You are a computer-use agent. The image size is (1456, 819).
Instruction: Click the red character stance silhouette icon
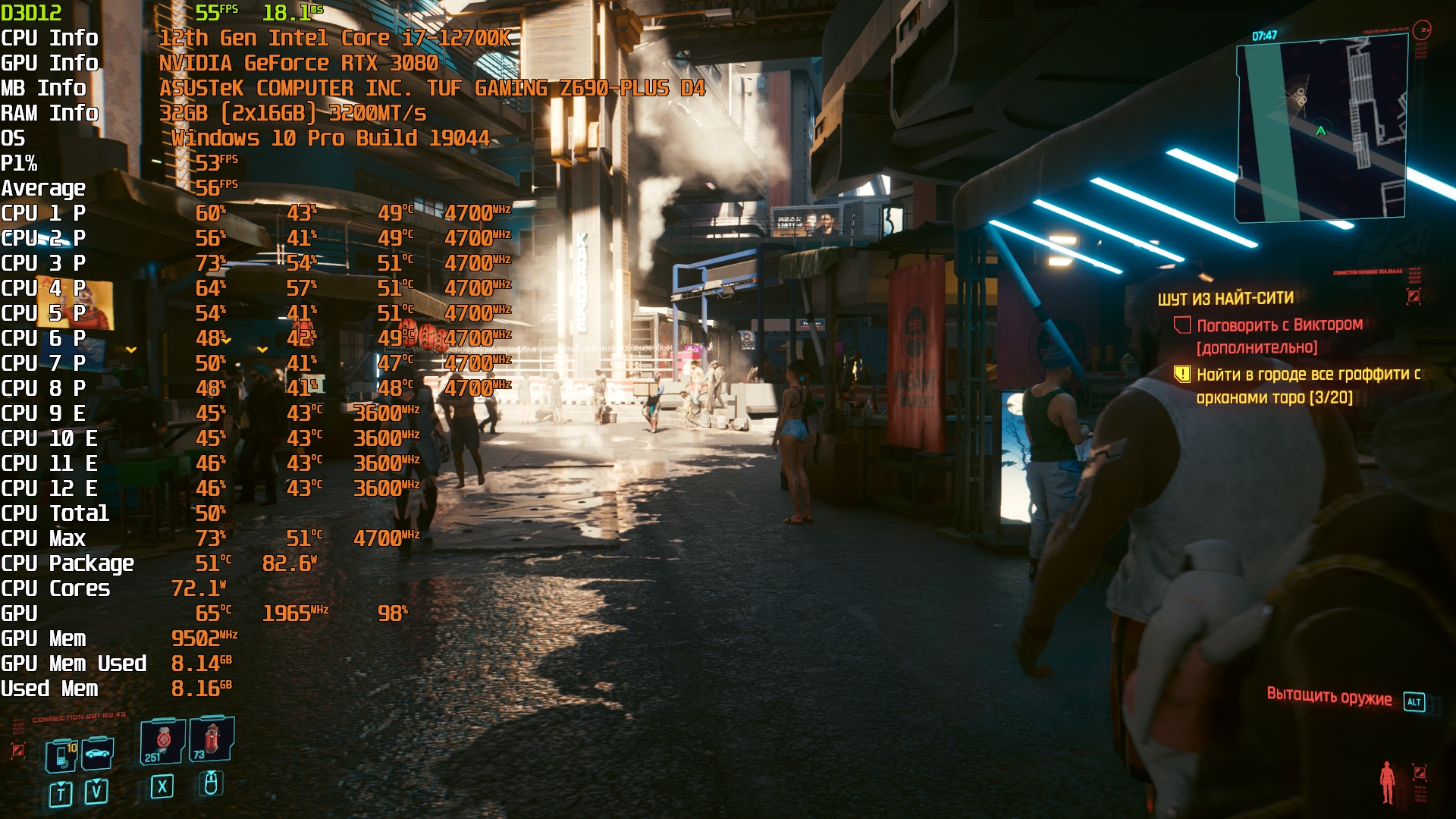point(1387,782)
